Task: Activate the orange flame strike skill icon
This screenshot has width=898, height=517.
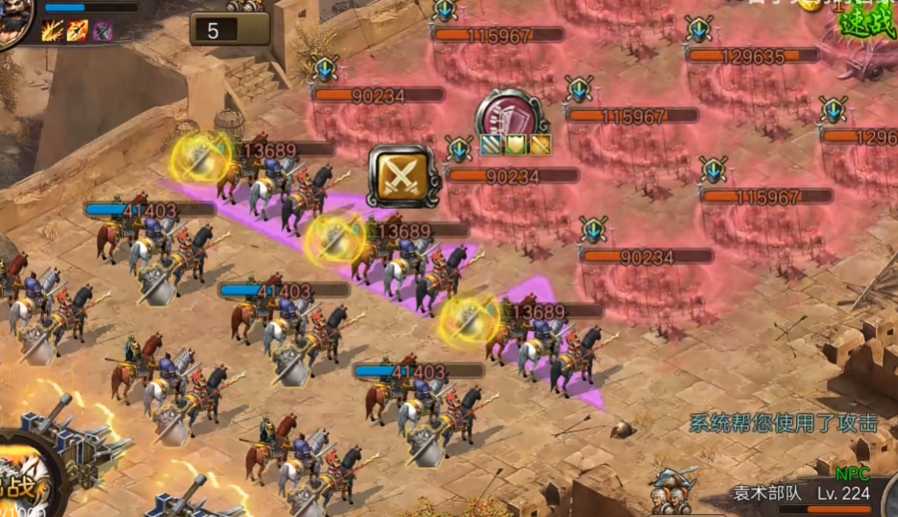Action: [x=77, y=31]
